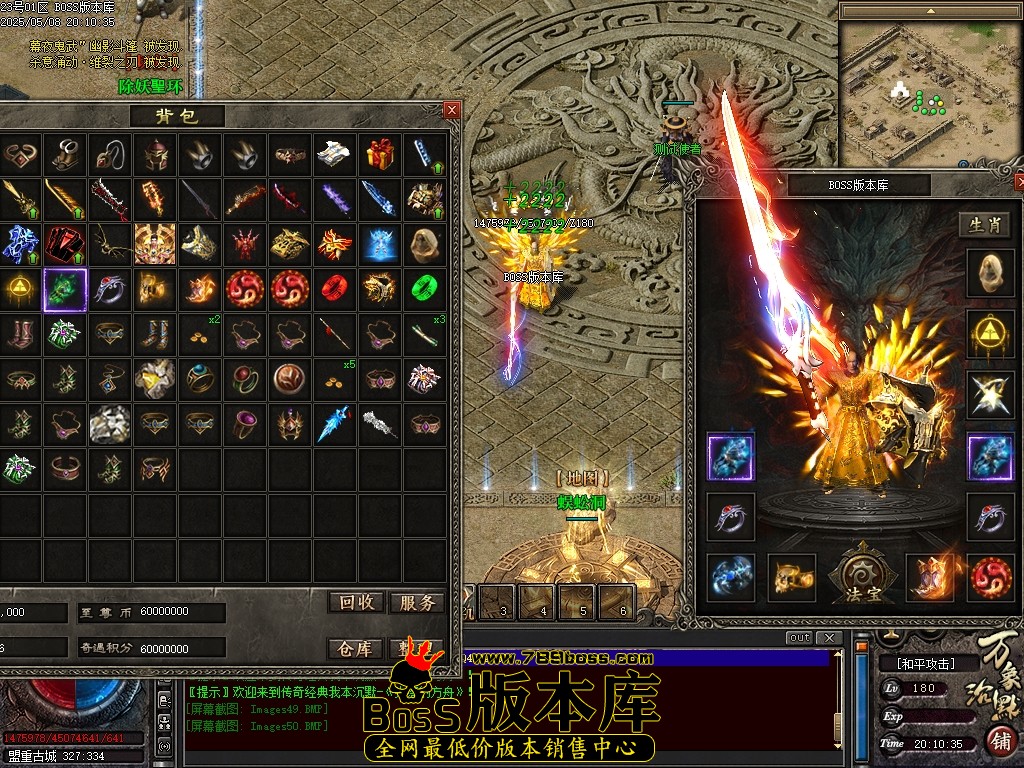
Task: Select the x5 gold coins stack
Action: pos(335,380)
